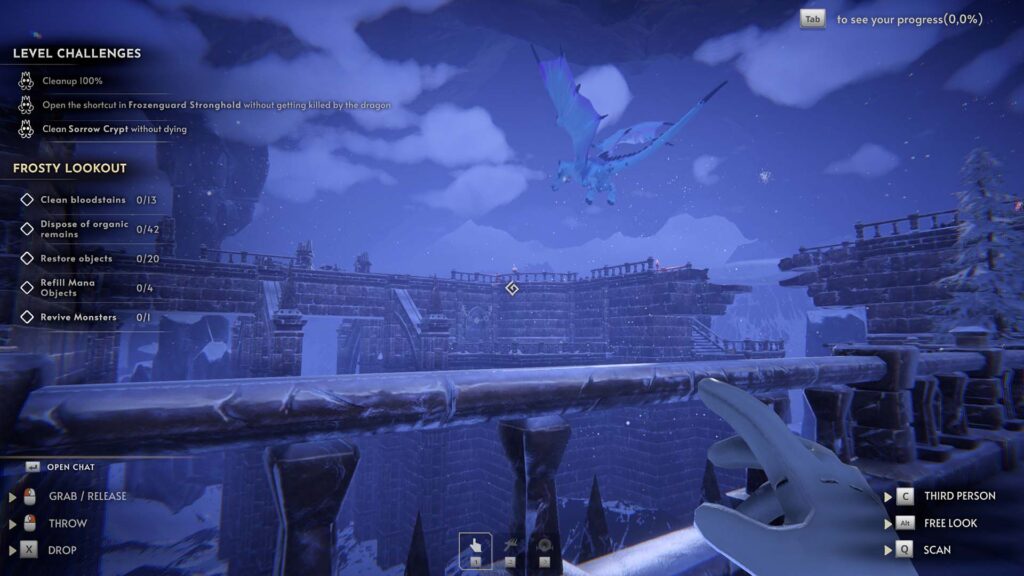Select the Sorrow Crypt challenge entry
The image size is (1024, 576).
click(x=114, y=129)
